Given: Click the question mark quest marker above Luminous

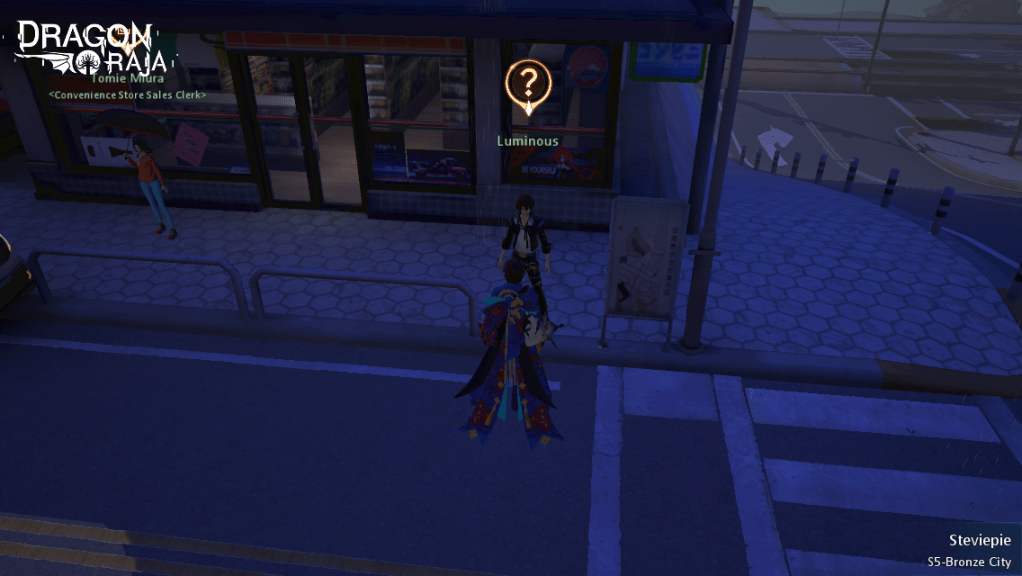Looking at the screenshot, I should [528, 84].
